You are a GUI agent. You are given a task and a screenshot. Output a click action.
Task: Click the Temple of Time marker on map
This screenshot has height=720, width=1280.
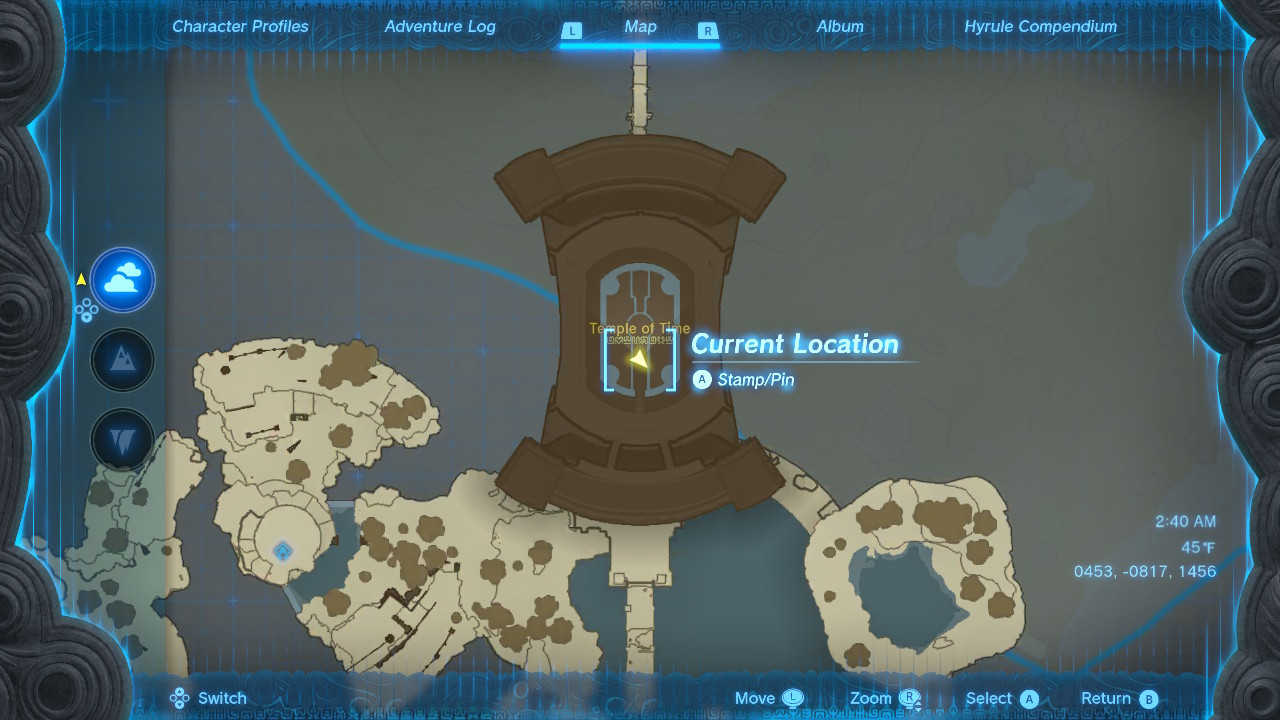(638, 328)
